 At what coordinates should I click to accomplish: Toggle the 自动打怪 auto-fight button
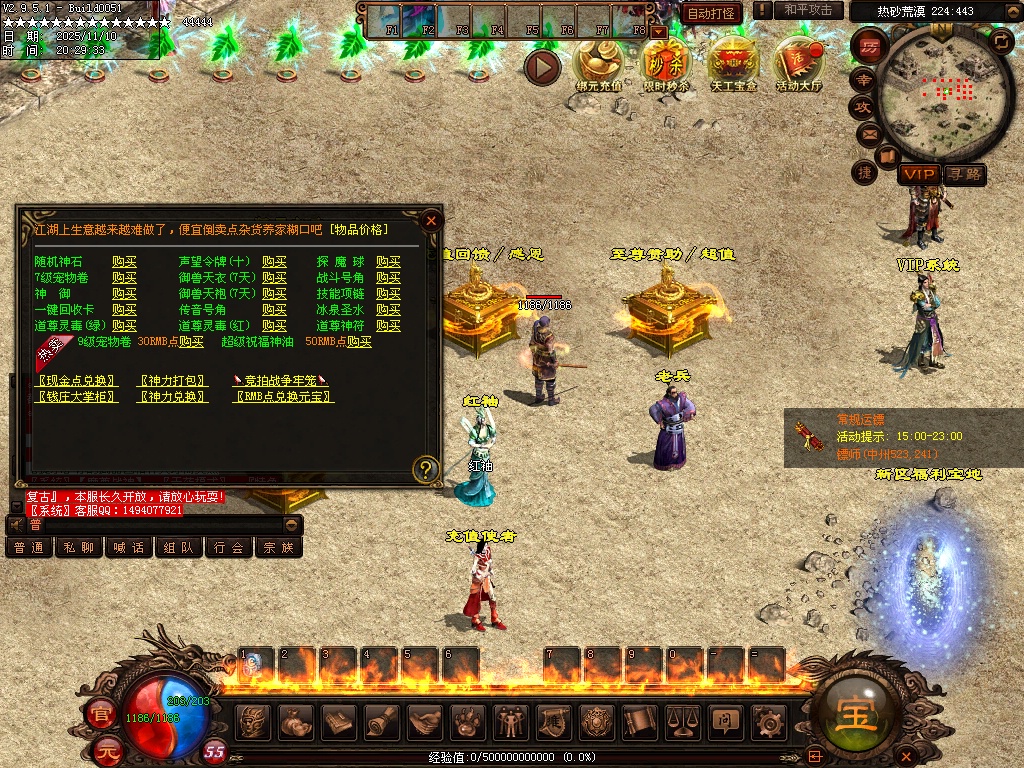[x=711, y=12]
